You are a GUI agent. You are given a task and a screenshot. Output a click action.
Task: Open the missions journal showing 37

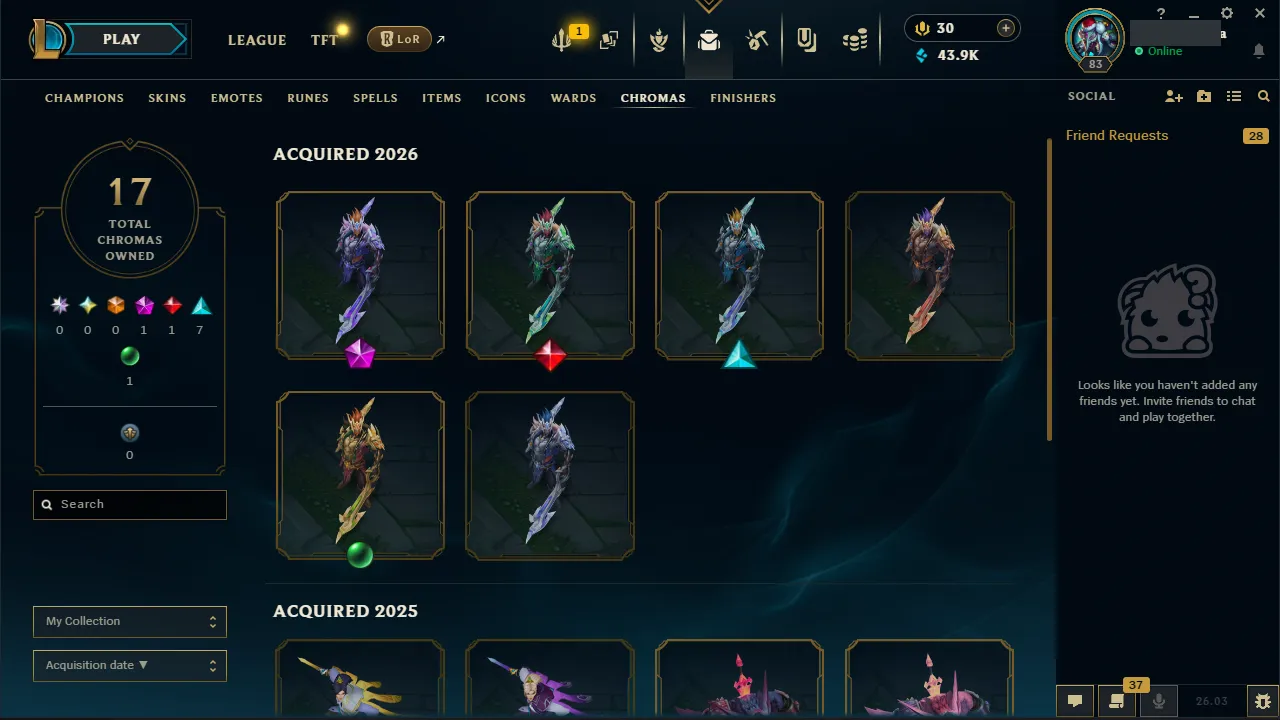[x=1116, y=701]
